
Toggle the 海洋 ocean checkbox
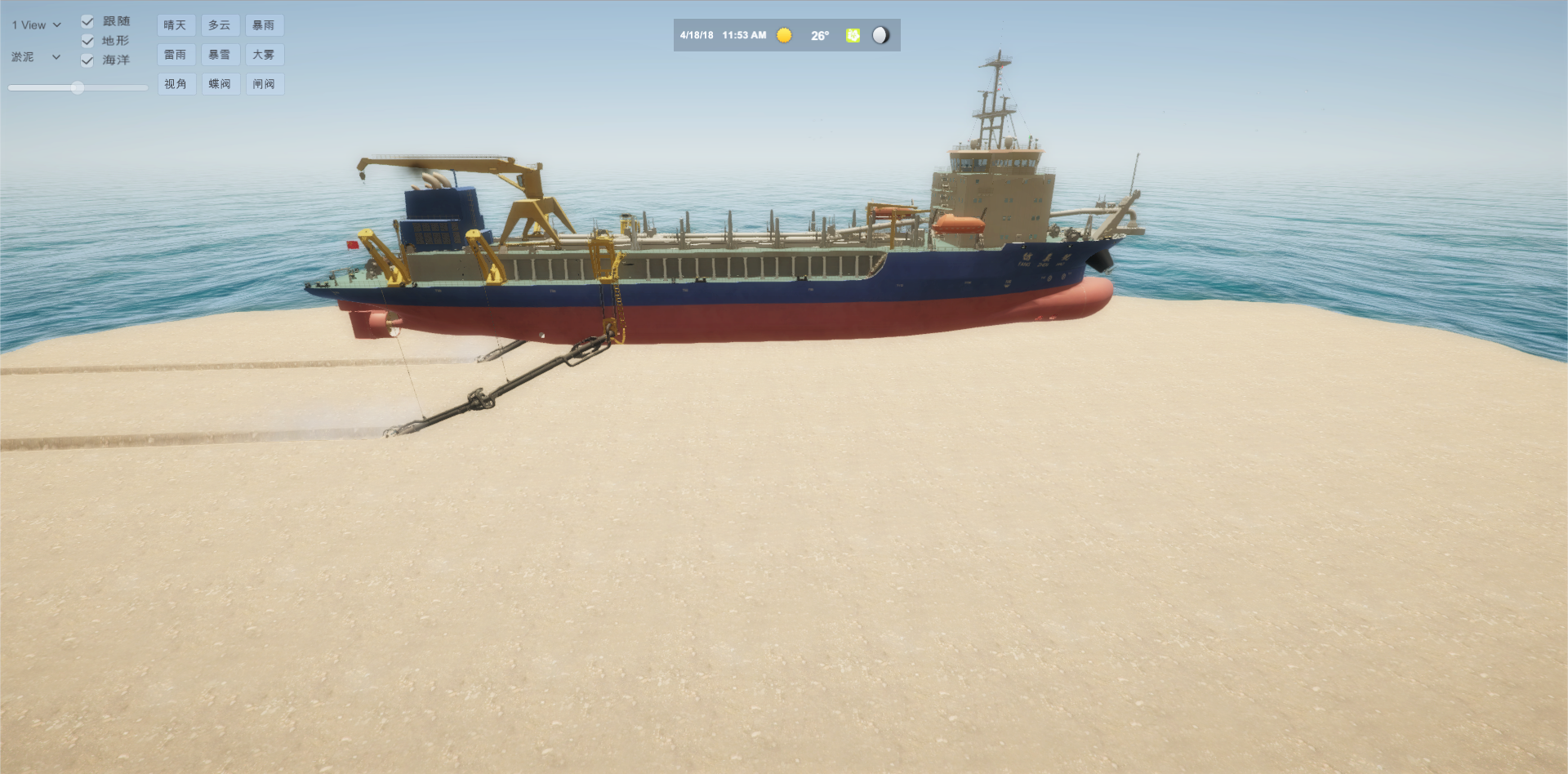pyautogui.click(x=87, y=60)
